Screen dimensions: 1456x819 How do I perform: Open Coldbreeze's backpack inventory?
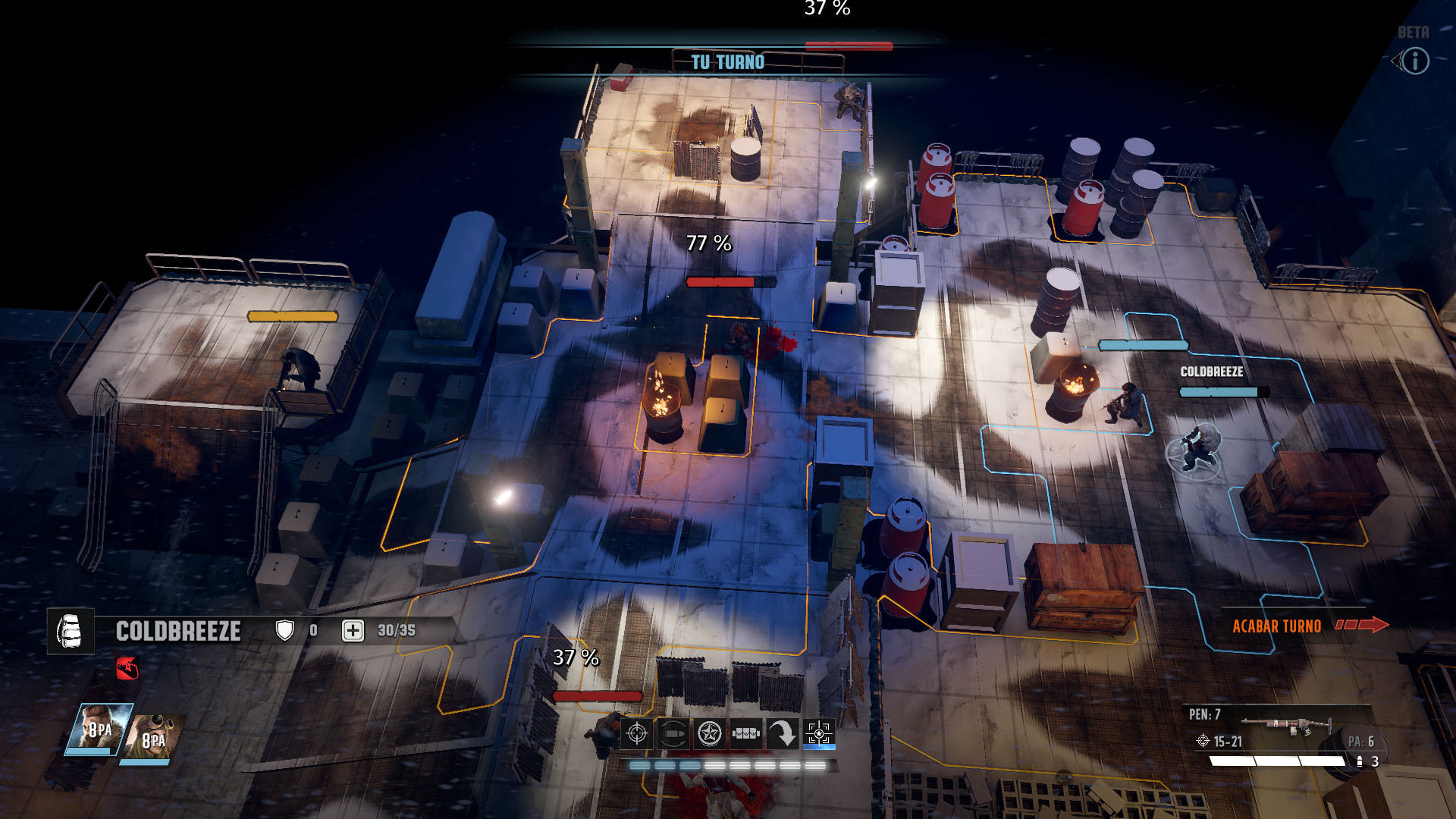point(71,630)
